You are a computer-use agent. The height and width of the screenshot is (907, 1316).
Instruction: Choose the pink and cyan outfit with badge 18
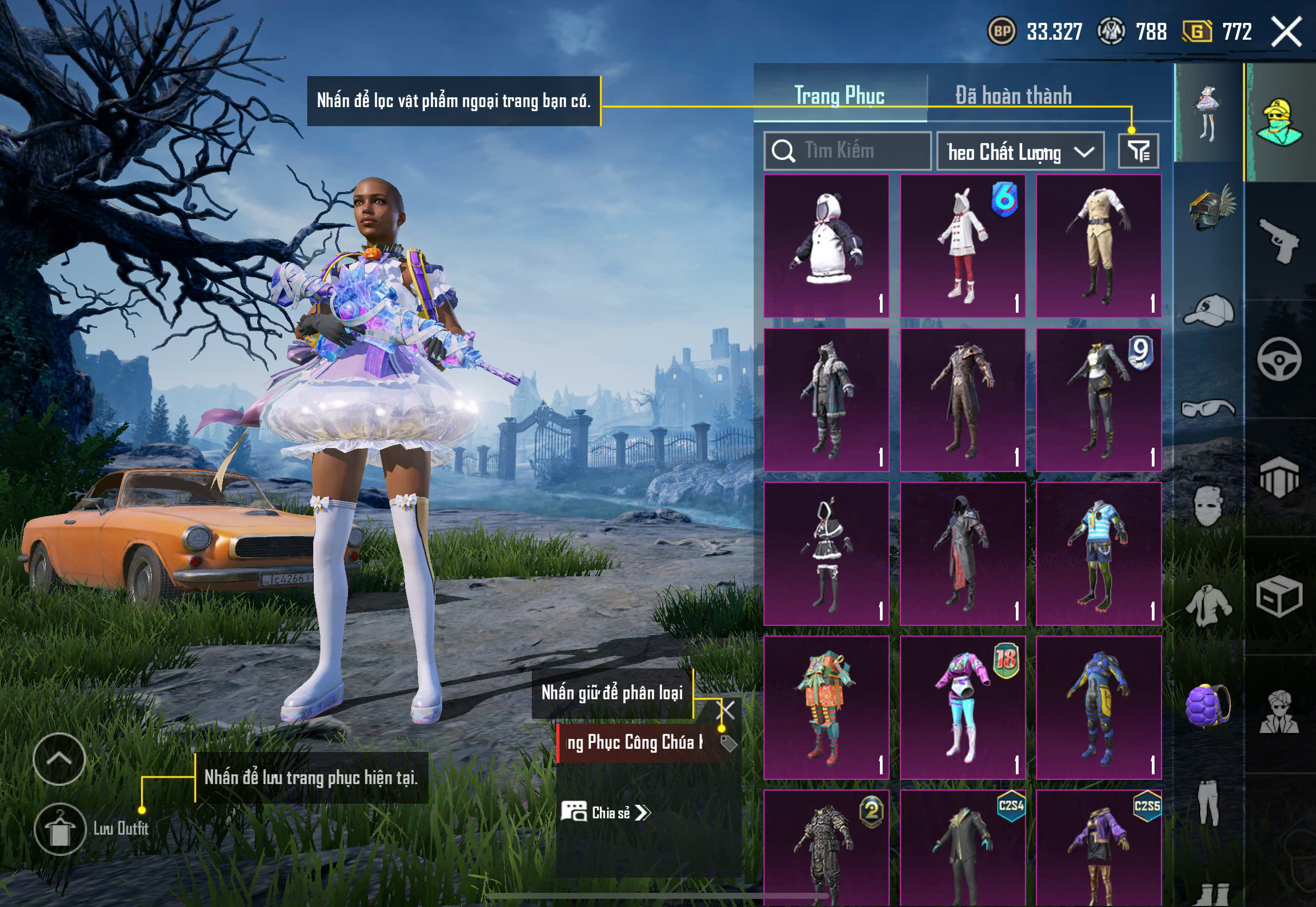click(963, 707)
